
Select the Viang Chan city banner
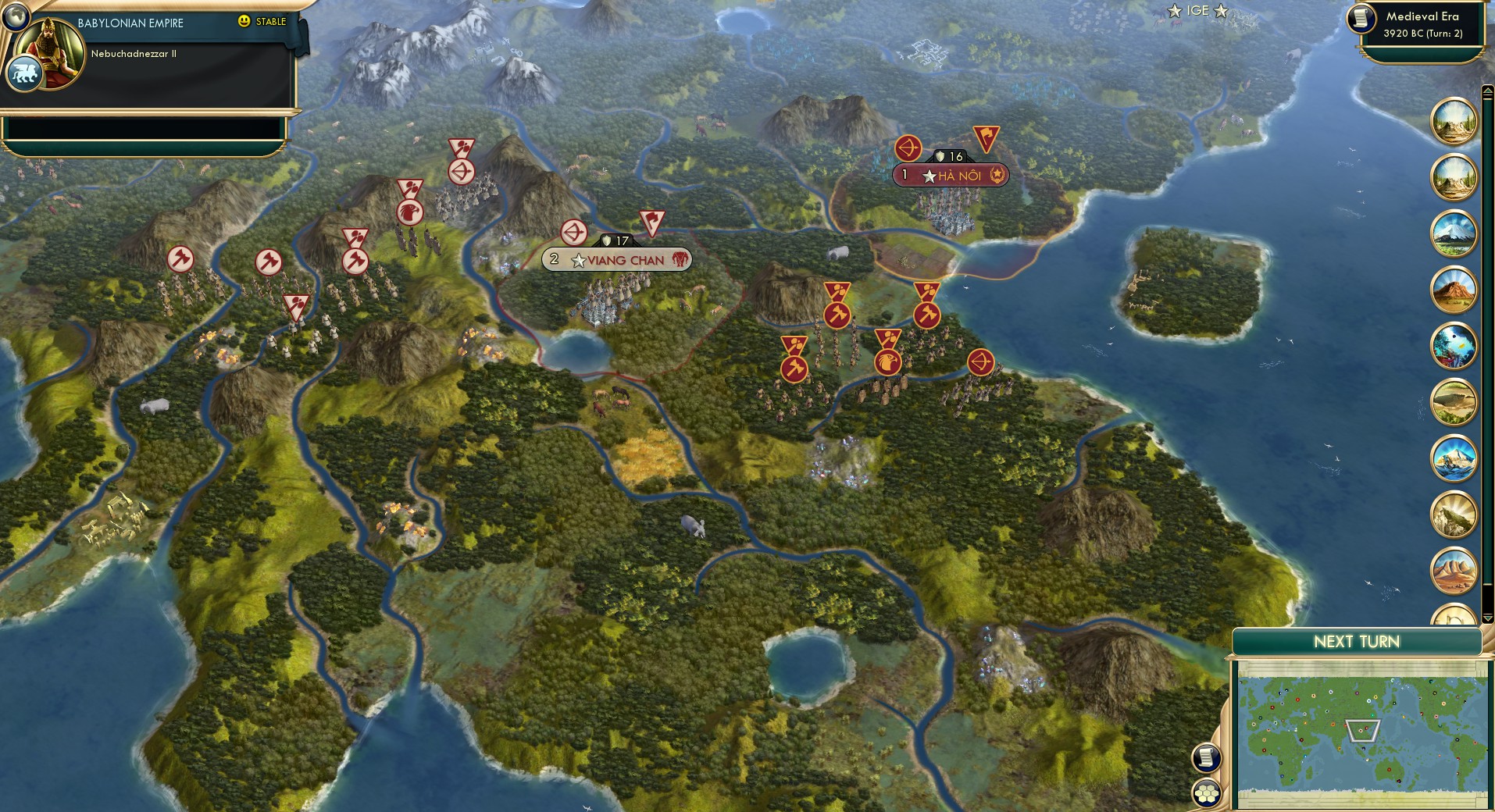click(x=617, y=259)
